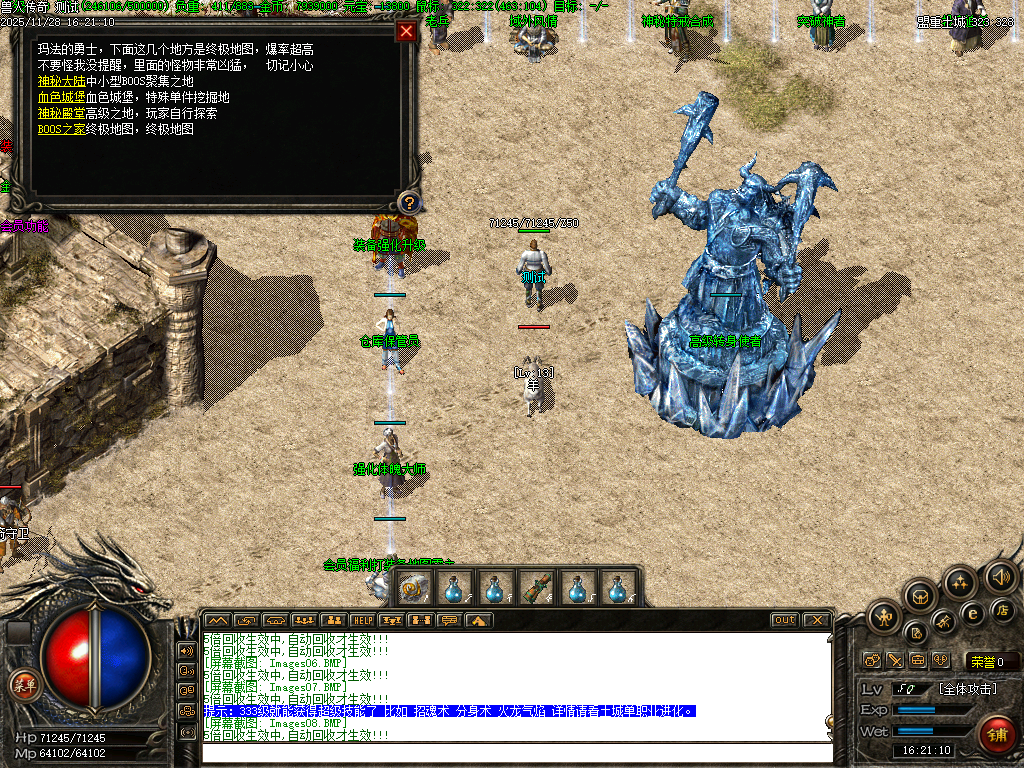Close the NPC dialogue window
The width and height of the screenshot is (1024, 768).
(x=406, y=31)
